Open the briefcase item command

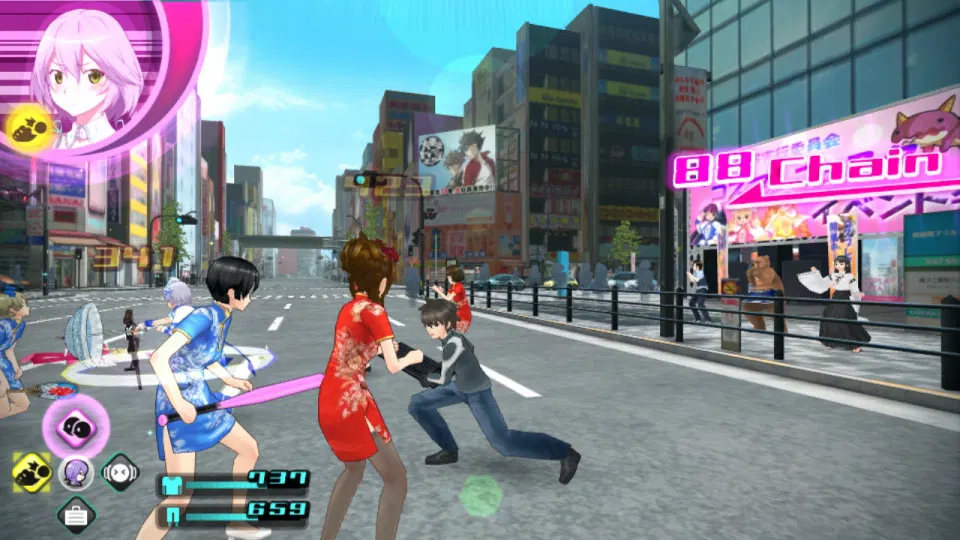coord(76,515)
